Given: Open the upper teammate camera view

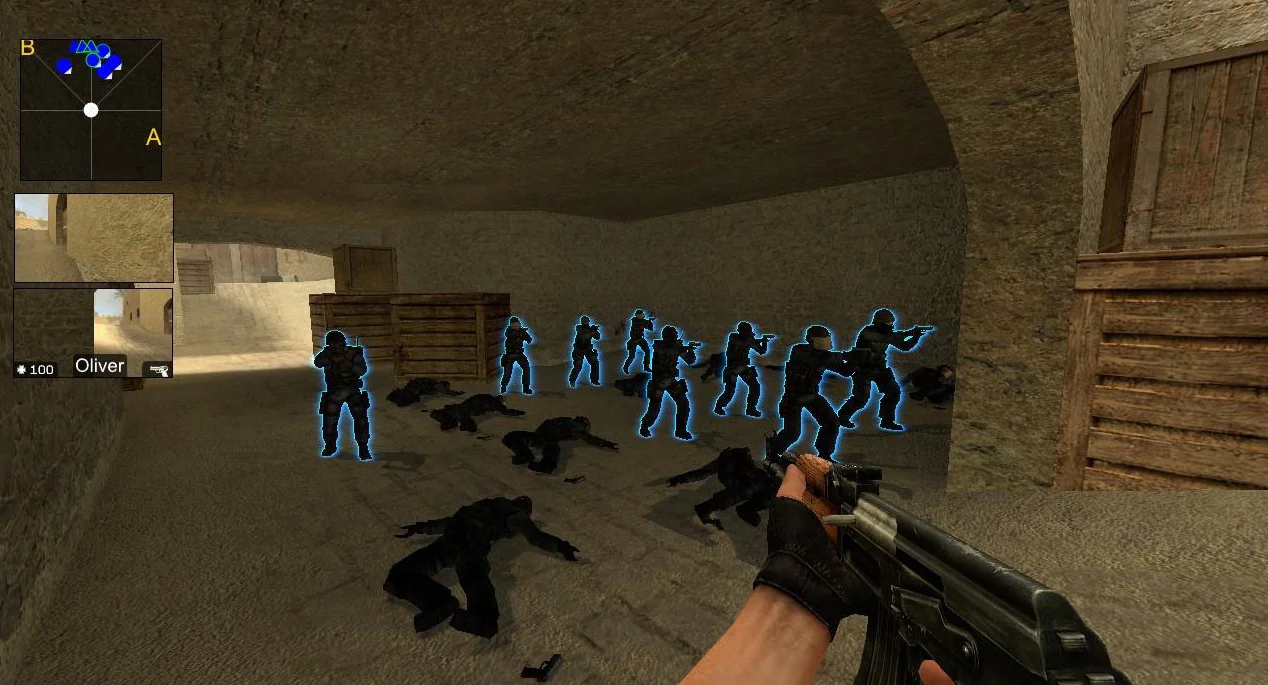Looking at the screenshot, I should 94,238.
